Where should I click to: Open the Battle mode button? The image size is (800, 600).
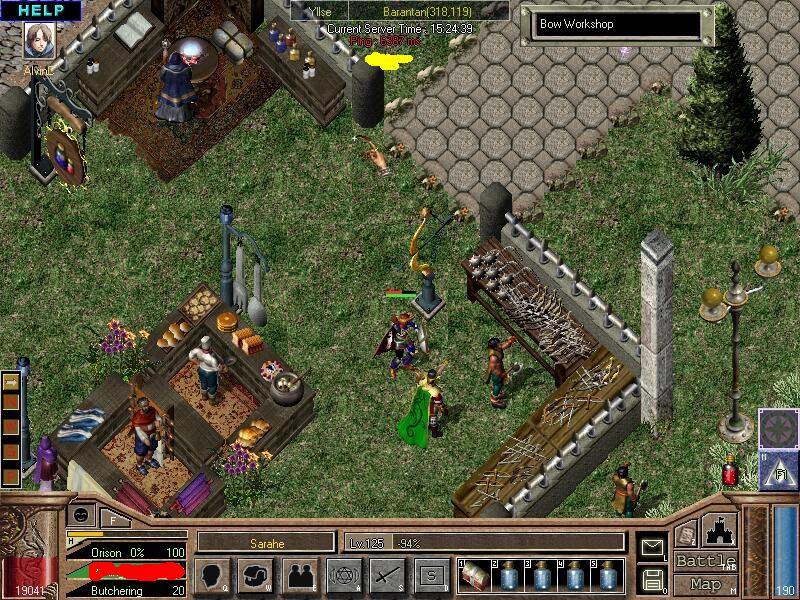click(x=706, y=561)
